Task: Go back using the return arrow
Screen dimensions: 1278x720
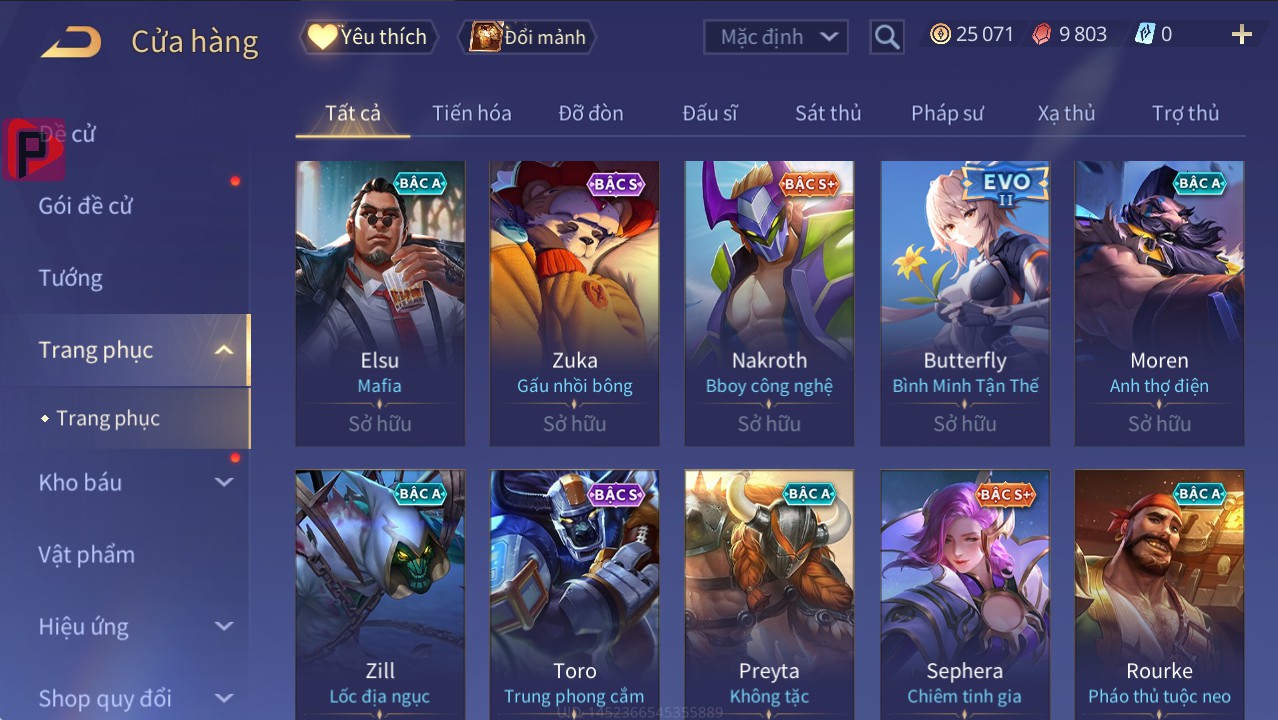Action: click(71, 42)
